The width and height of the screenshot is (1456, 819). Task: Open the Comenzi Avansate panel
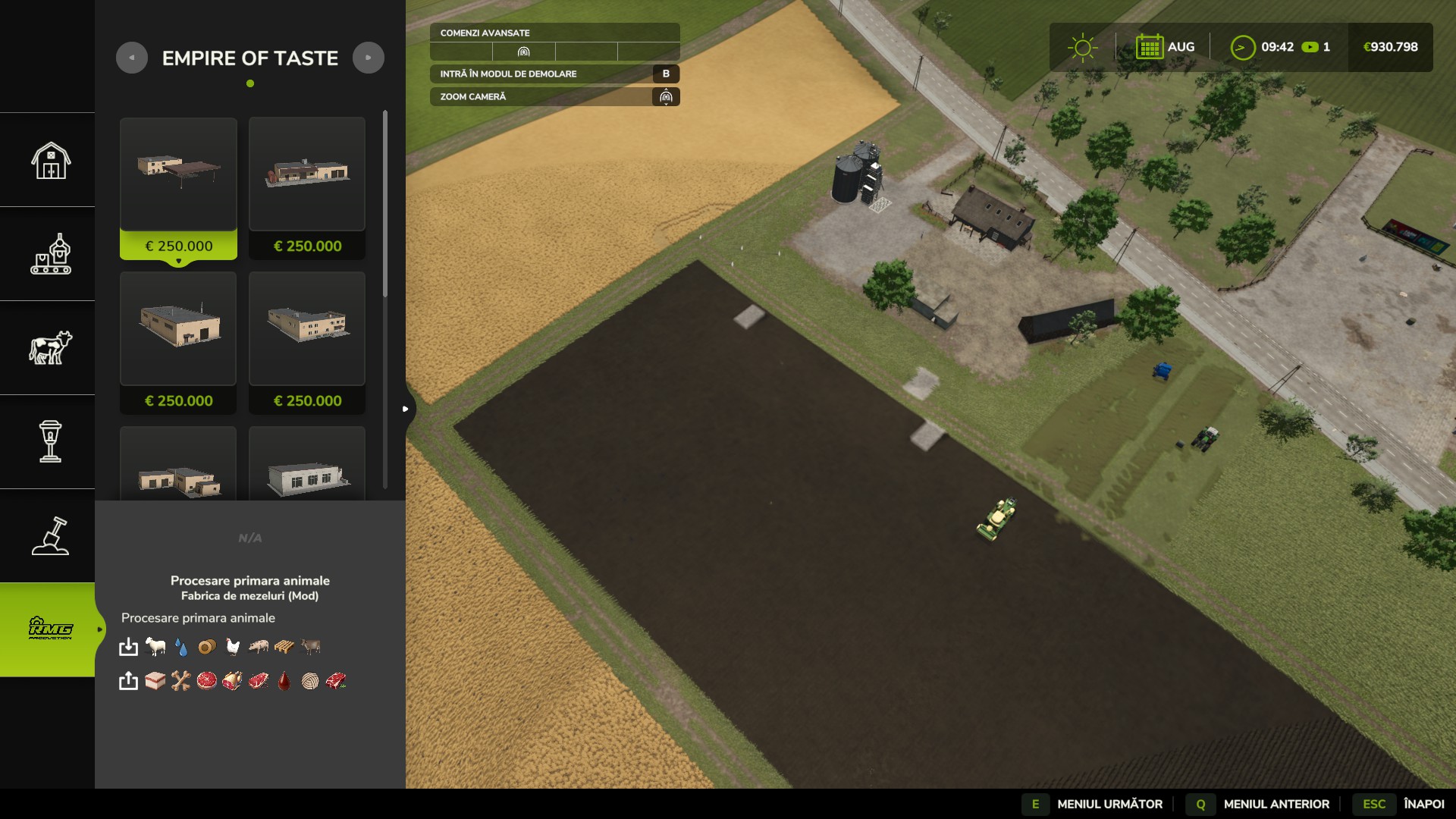554,33
